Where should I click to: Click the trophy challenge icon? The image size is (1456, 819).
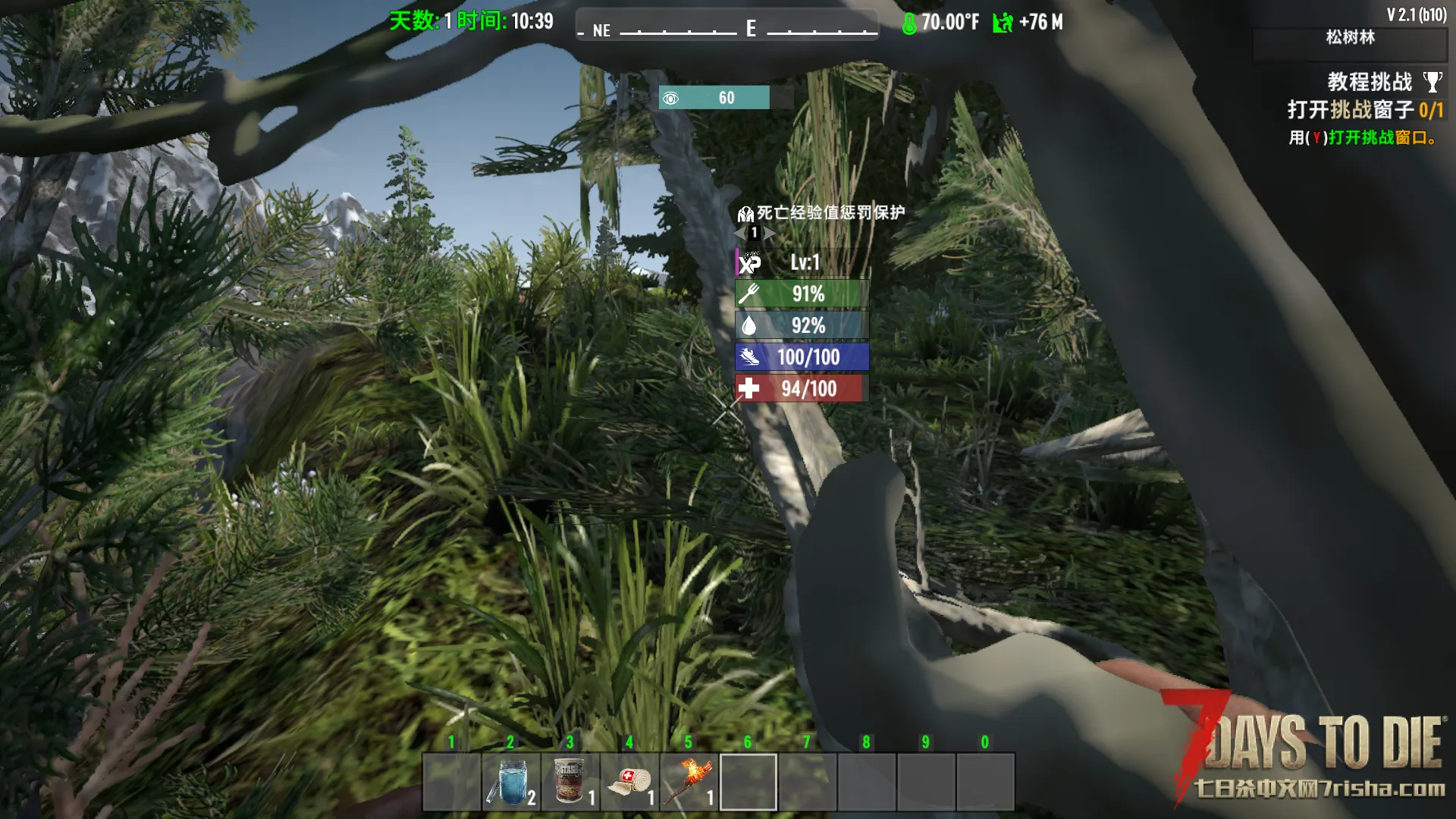click(1432, 81)
